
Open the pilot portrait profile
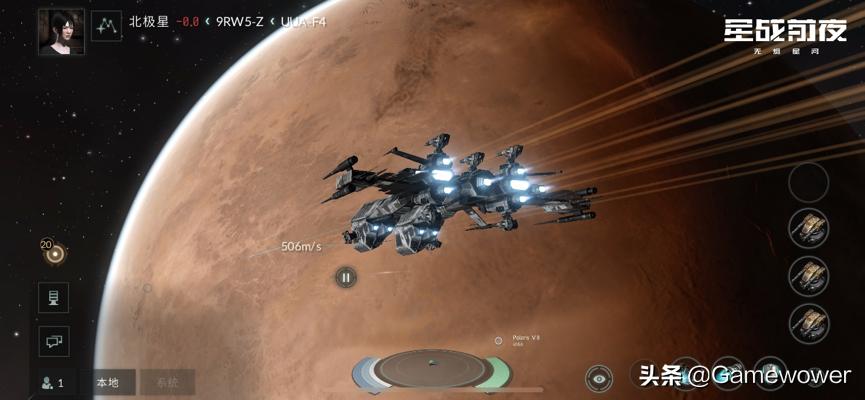60,32
